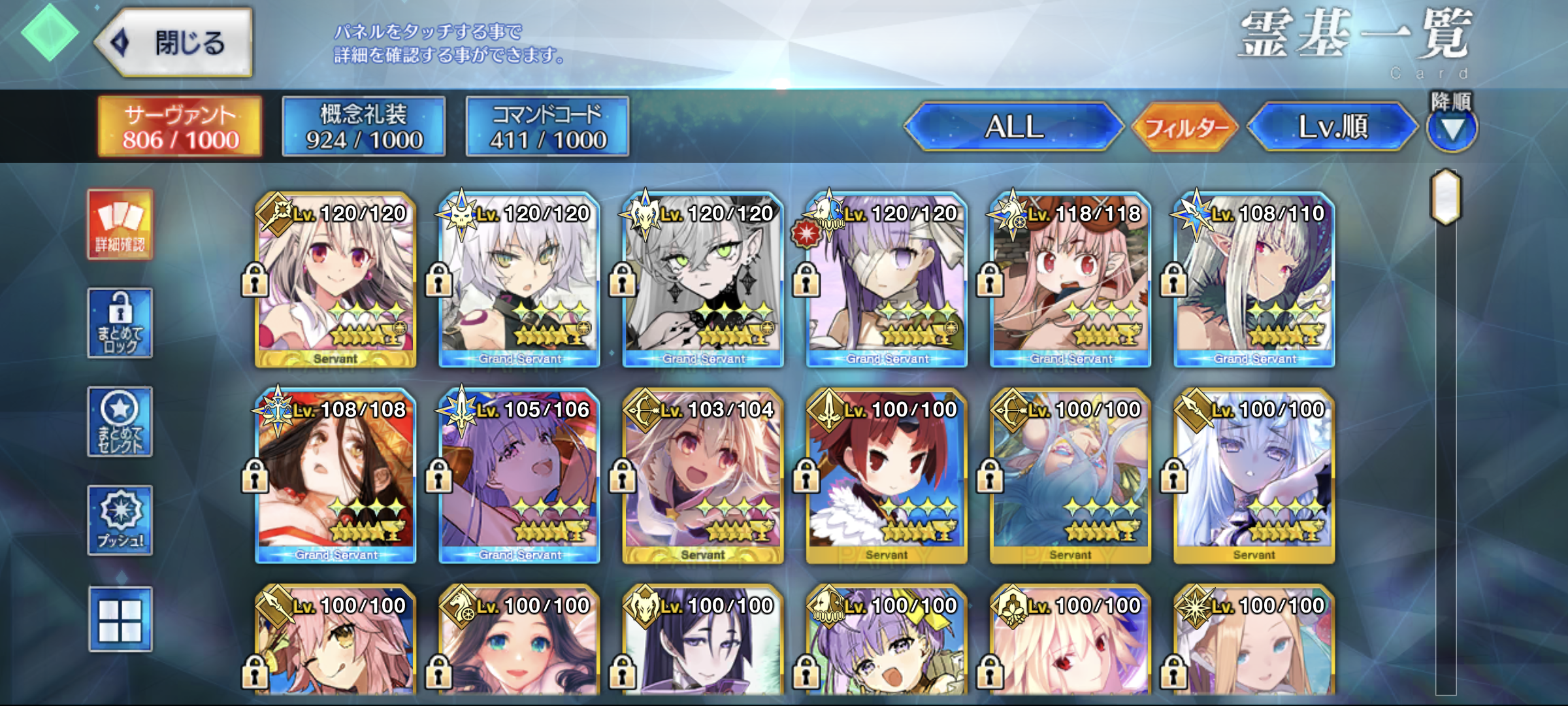Switch to the サーヴァント tab
The width and height of the screenshot is (1568, 706).
coord(180,127)
